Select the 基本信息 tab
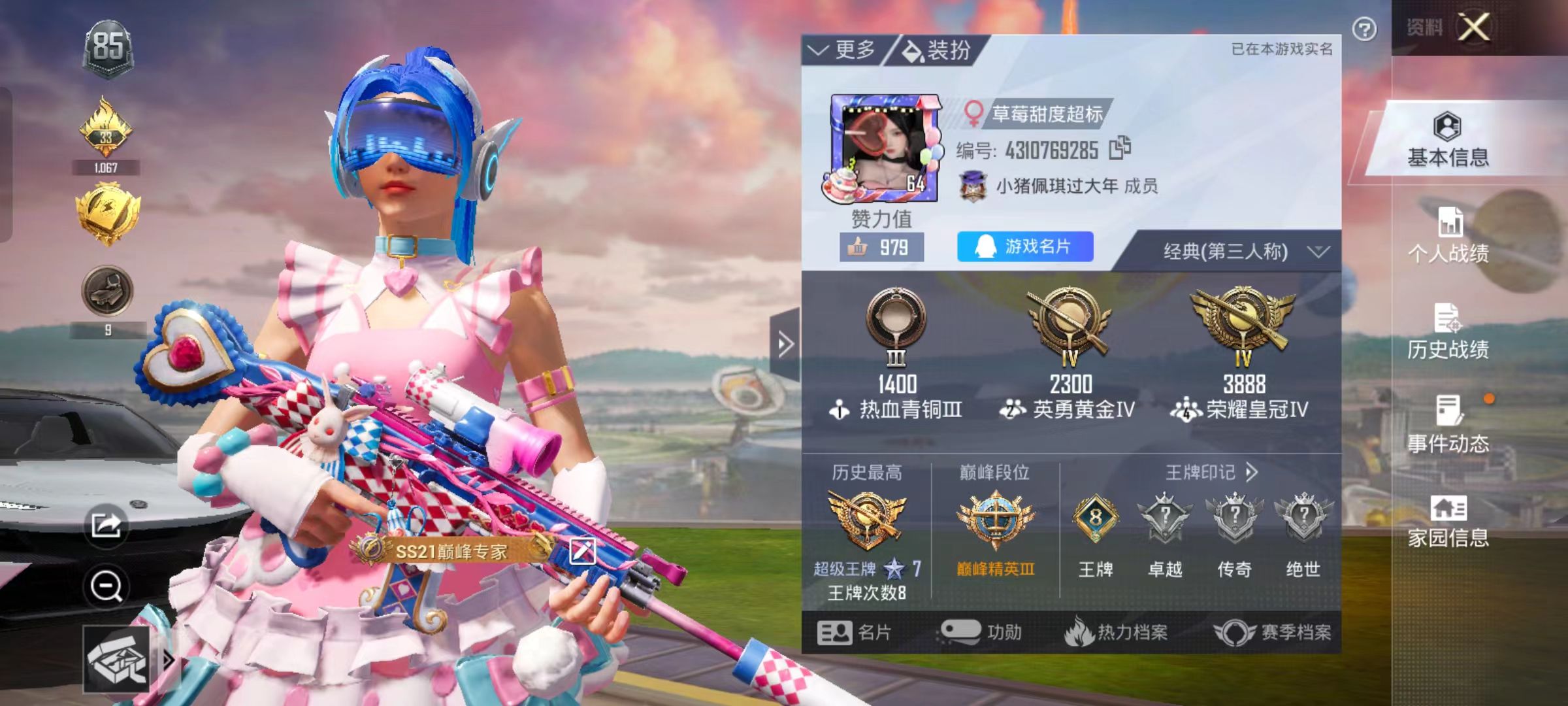This screenshot has width=1568, height=706. pyautogui.click(x=1448, y=139)
